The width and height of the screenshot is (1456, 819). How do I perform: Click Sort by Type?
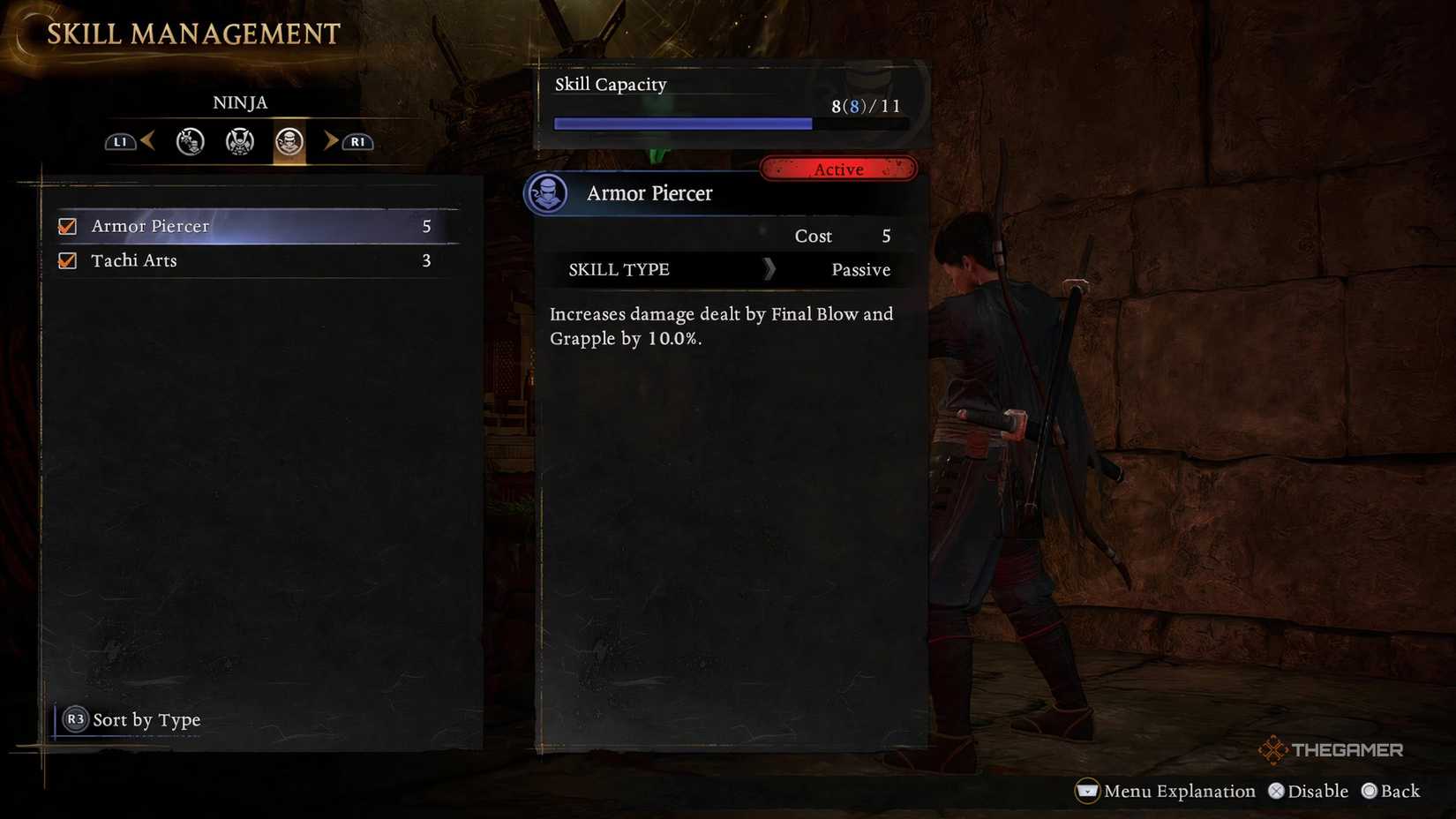147,720
